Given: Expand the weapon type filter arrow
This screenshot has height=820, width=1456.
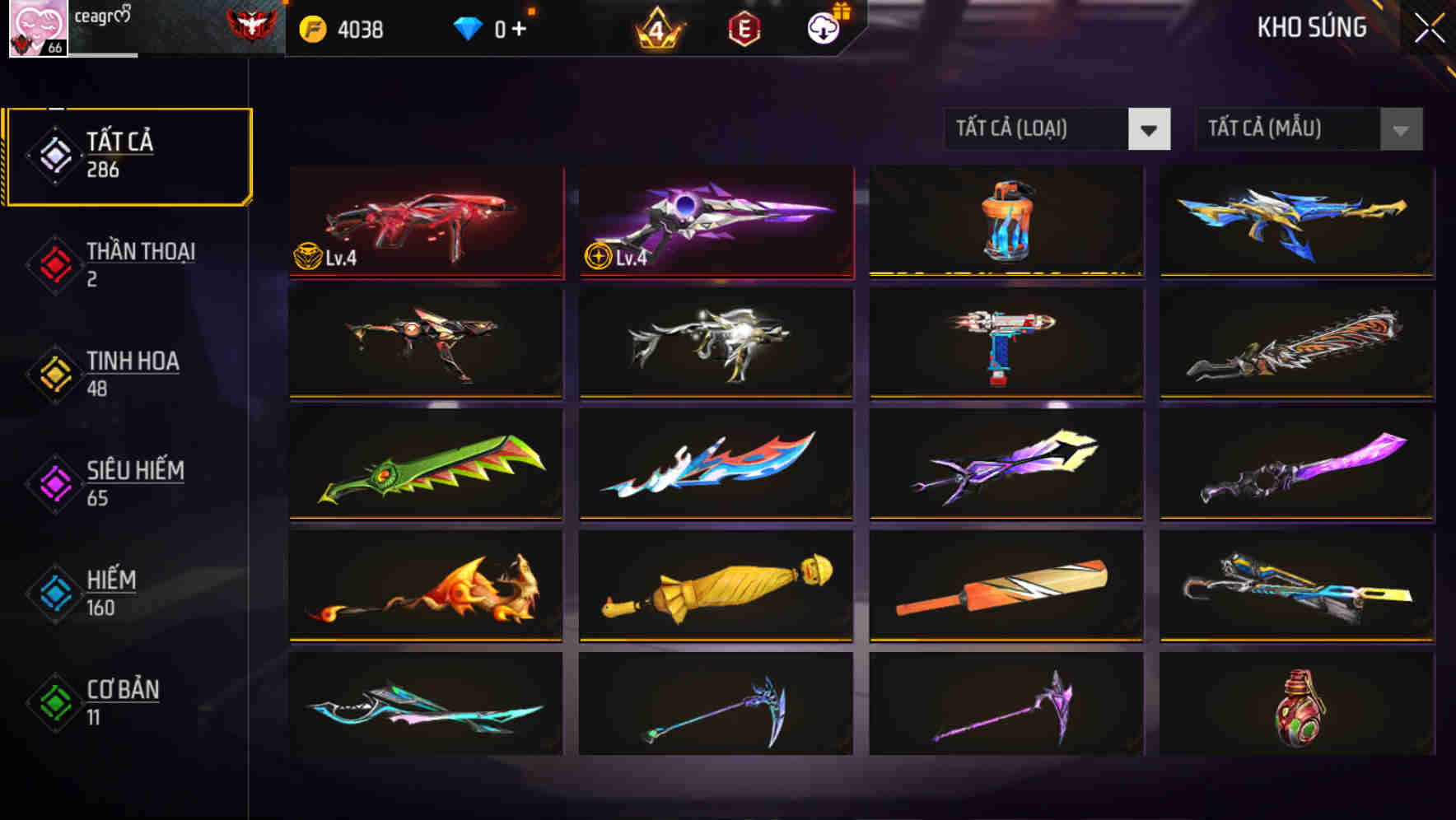Looking at the screenshot, I should coord(1151,129).
